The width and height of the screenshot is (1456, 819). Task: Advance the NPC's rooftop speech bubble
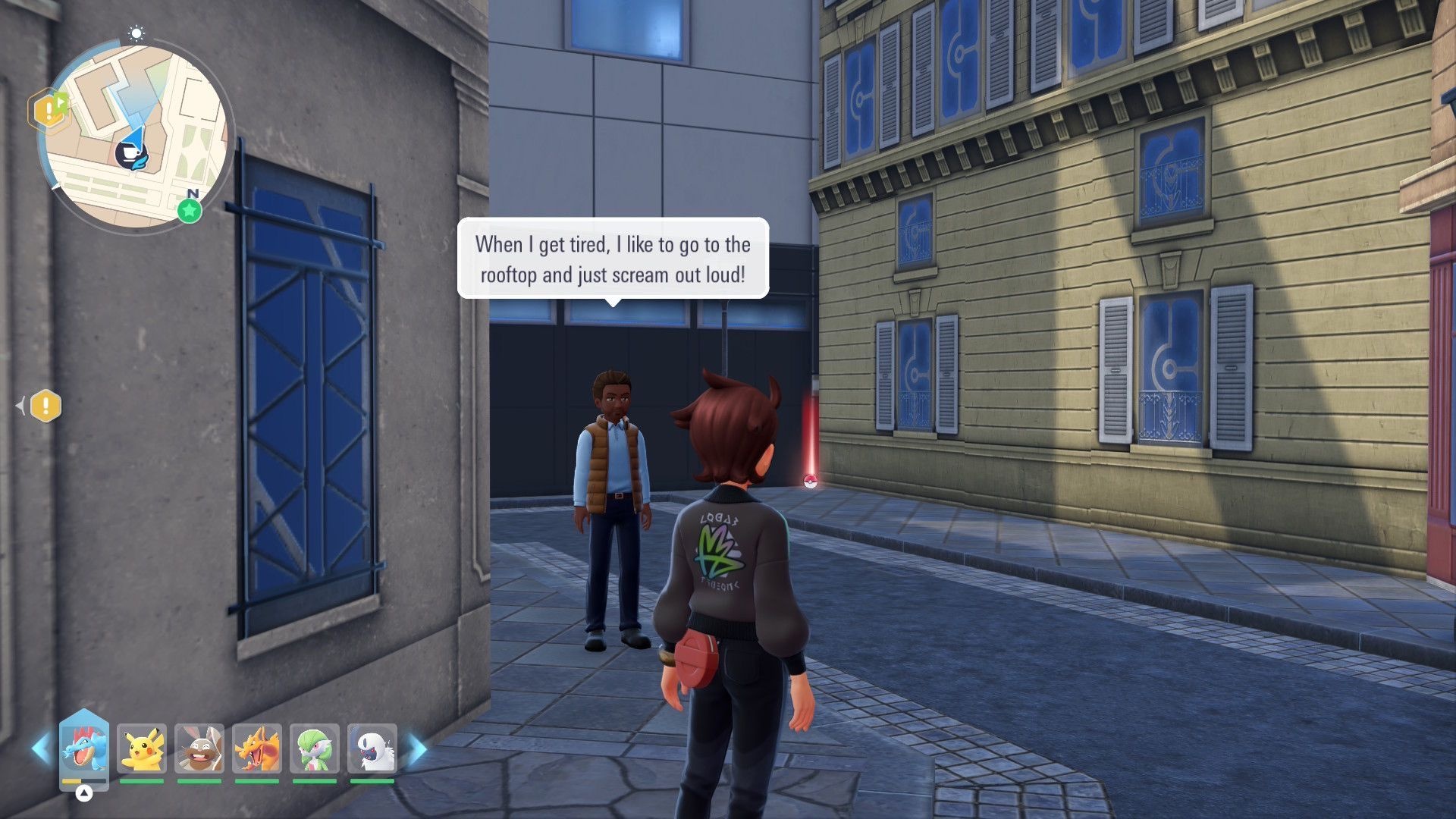(613, 259)
